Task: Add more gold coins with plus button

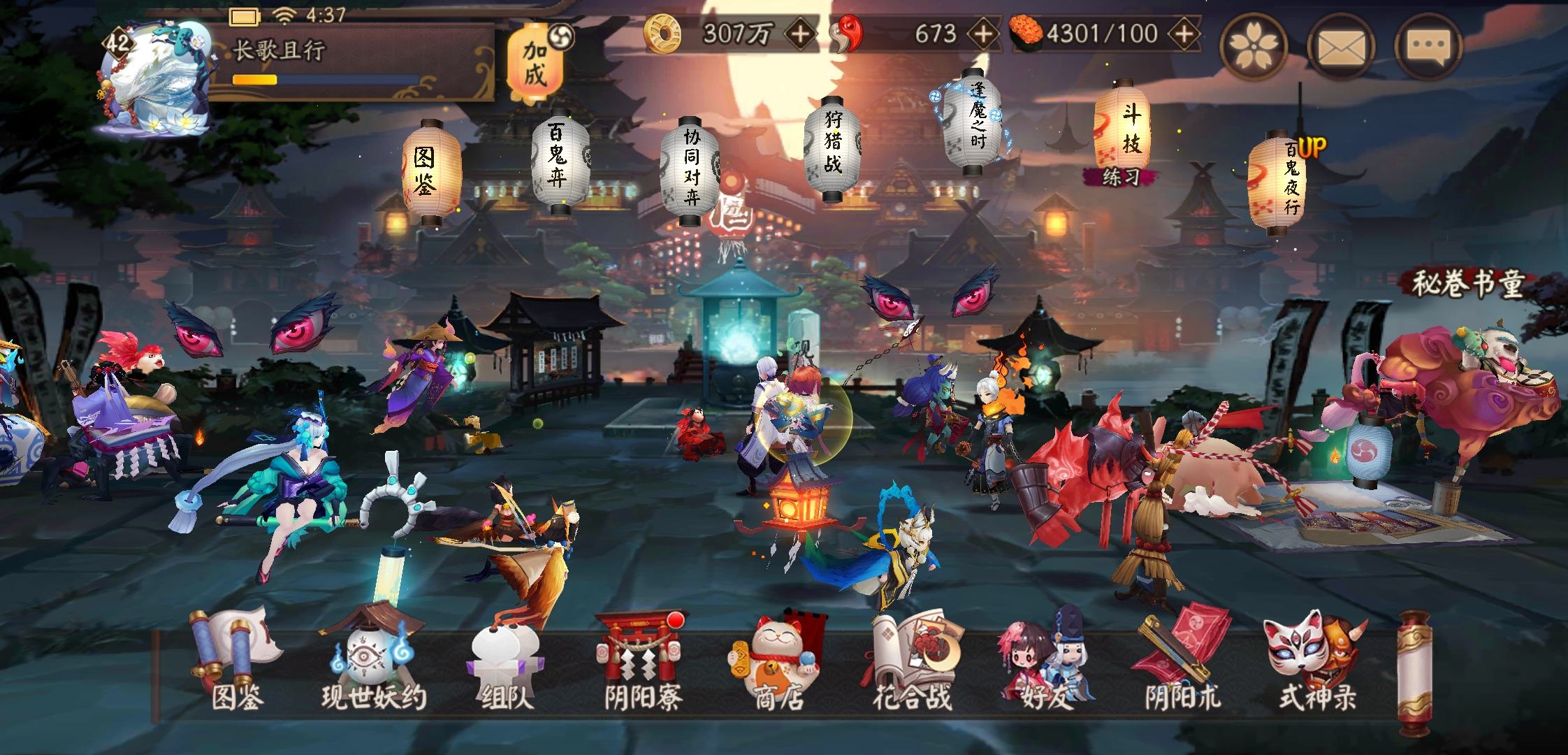Action: pos(800,33)
